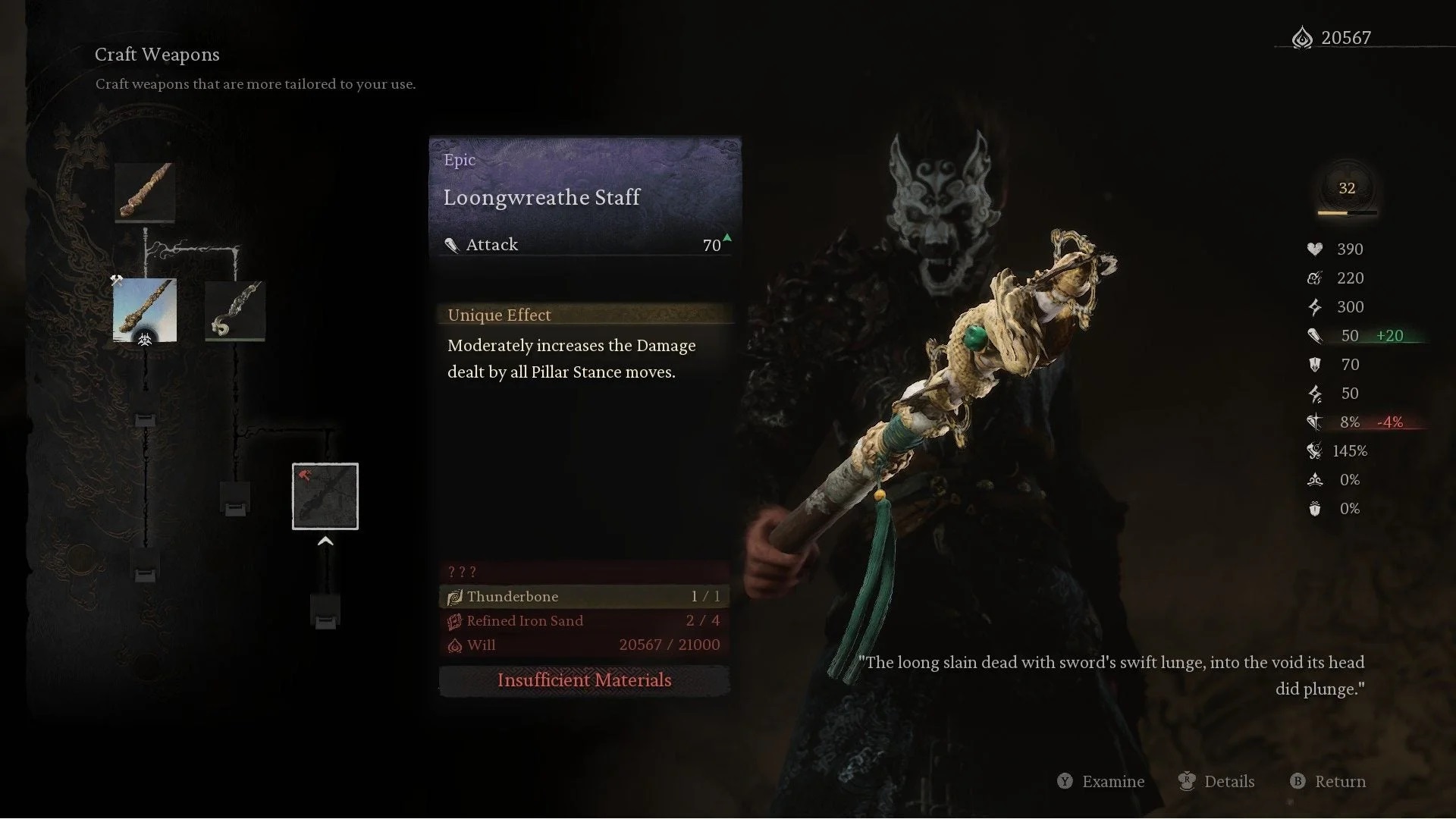Viewport: 1456px width, 819px height.
Task: Click the Insufficient Materials craft button
Action: pyautogui.click(x=584, y=680)
